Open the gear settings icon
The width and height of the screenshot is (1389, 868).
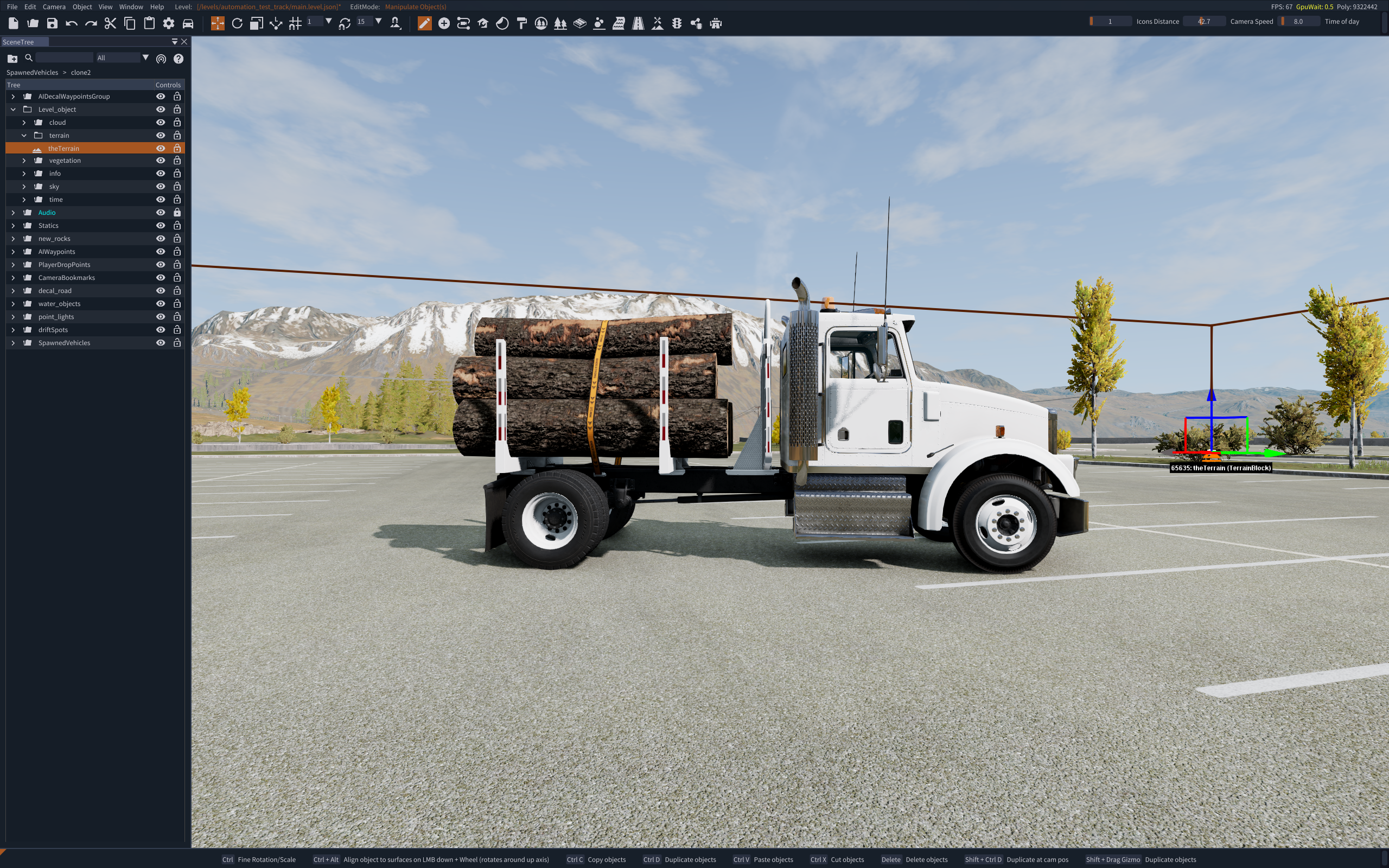tap(168, 23)
